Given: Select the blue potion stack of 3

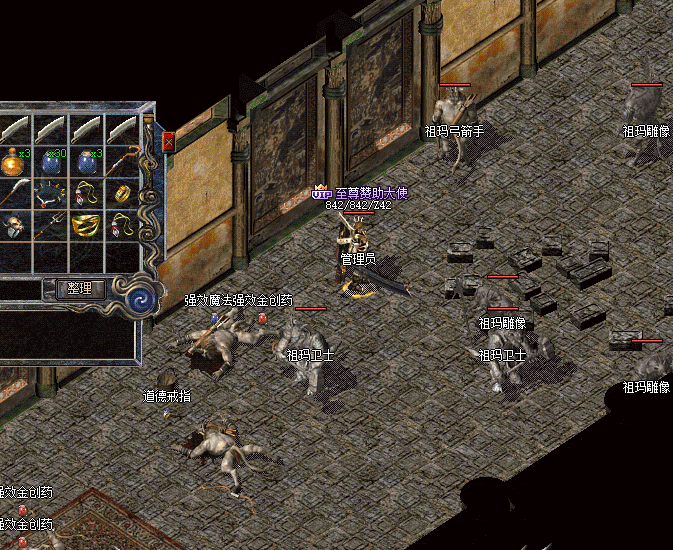Looking at the screenshot, I should [87, 162].
